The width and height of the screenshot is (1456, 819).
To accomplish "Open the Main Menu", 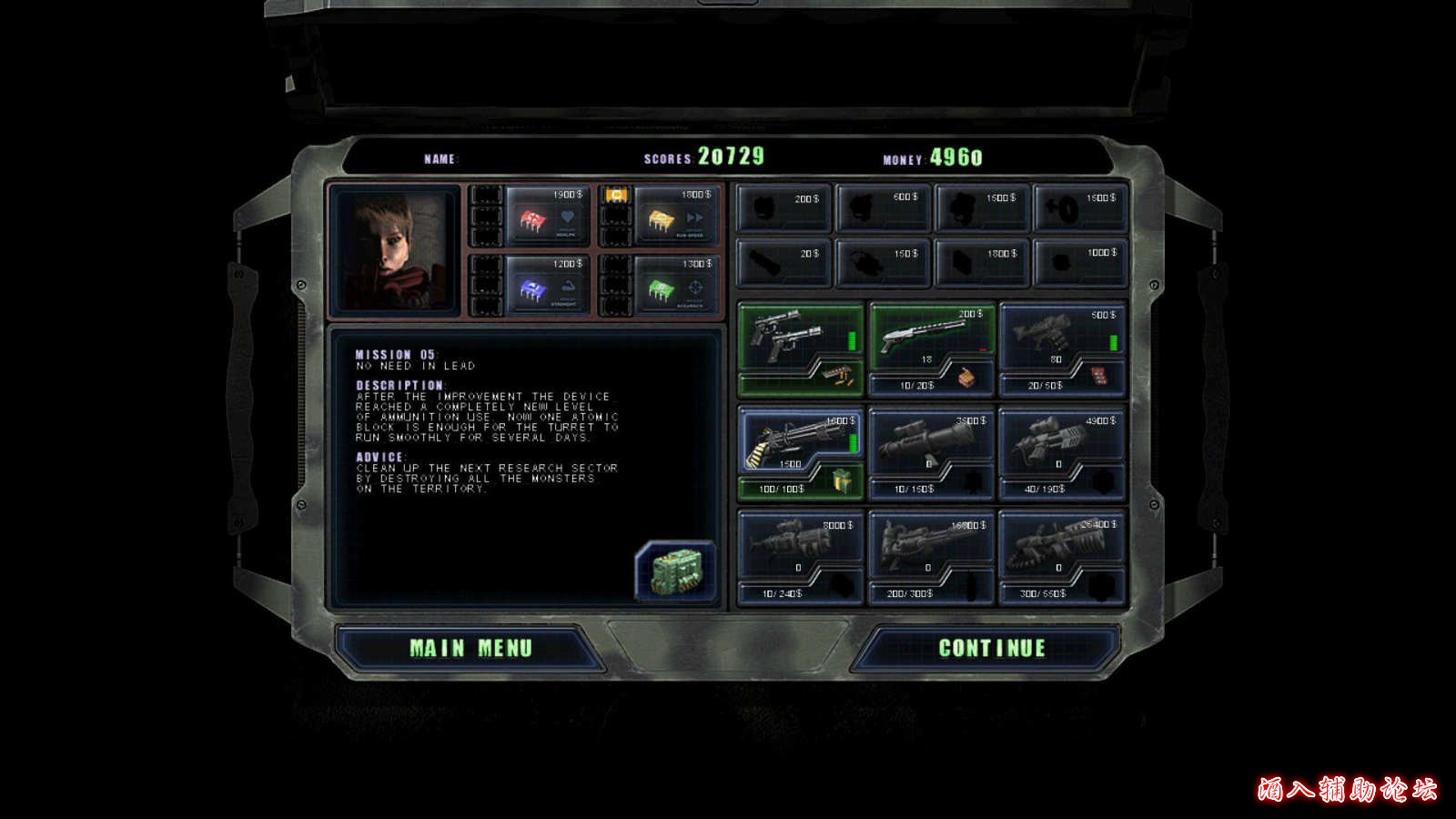I will click(473, 648).
